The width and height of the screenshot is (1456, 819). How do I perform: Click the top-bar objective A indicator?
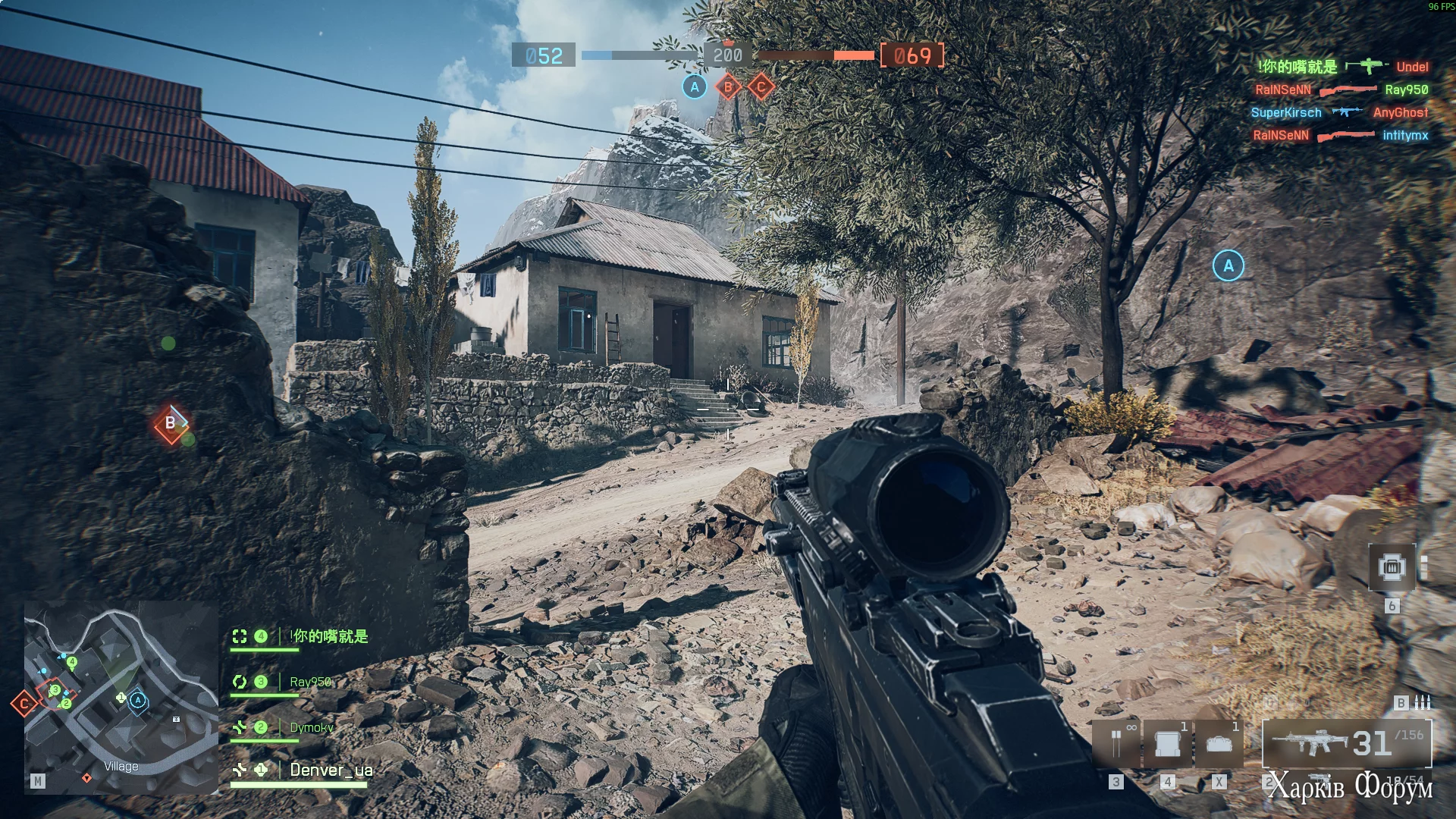point(695,87)
